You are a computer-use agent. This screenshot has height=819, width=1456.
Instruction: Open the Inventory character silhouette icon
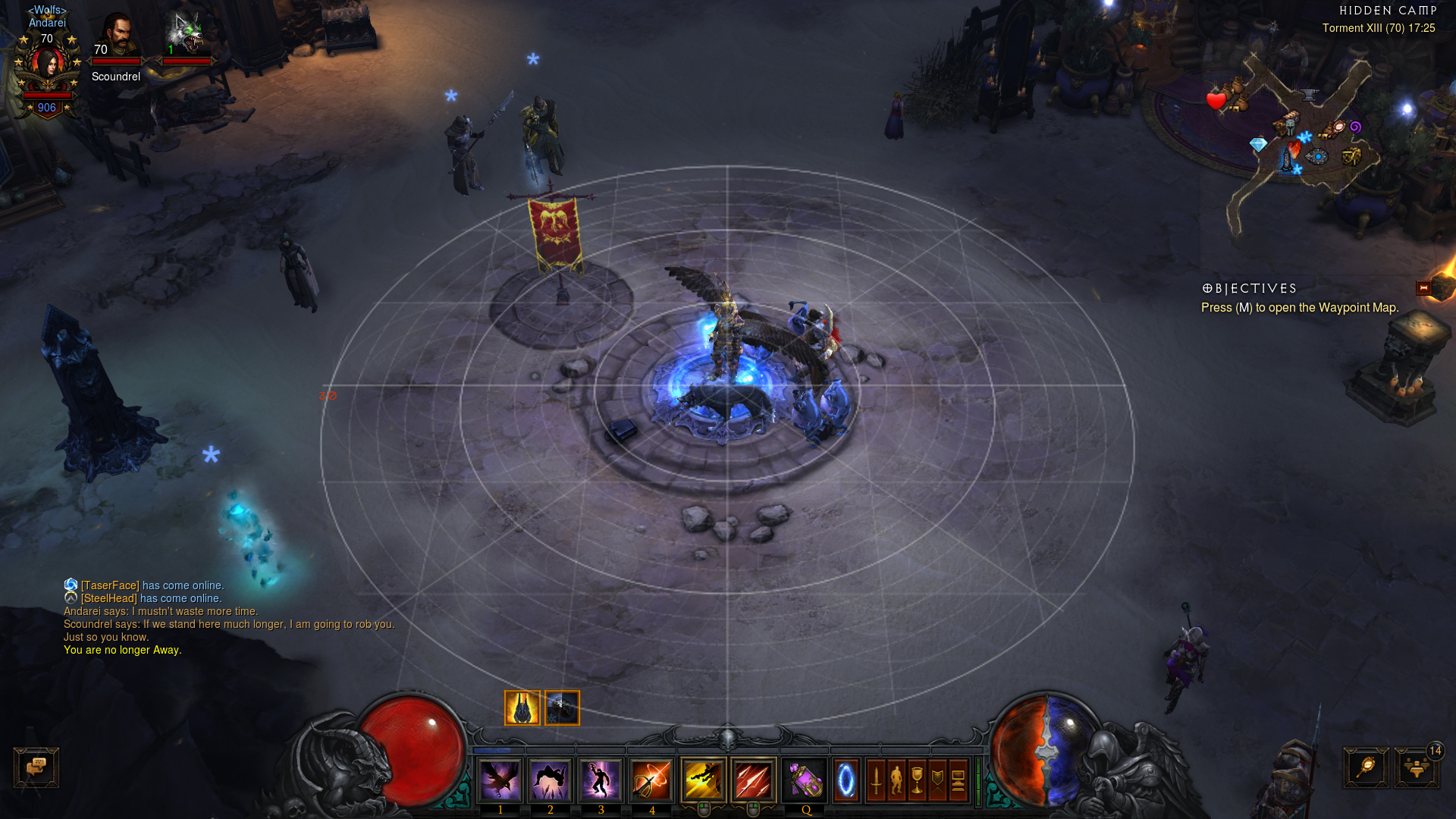897,780
